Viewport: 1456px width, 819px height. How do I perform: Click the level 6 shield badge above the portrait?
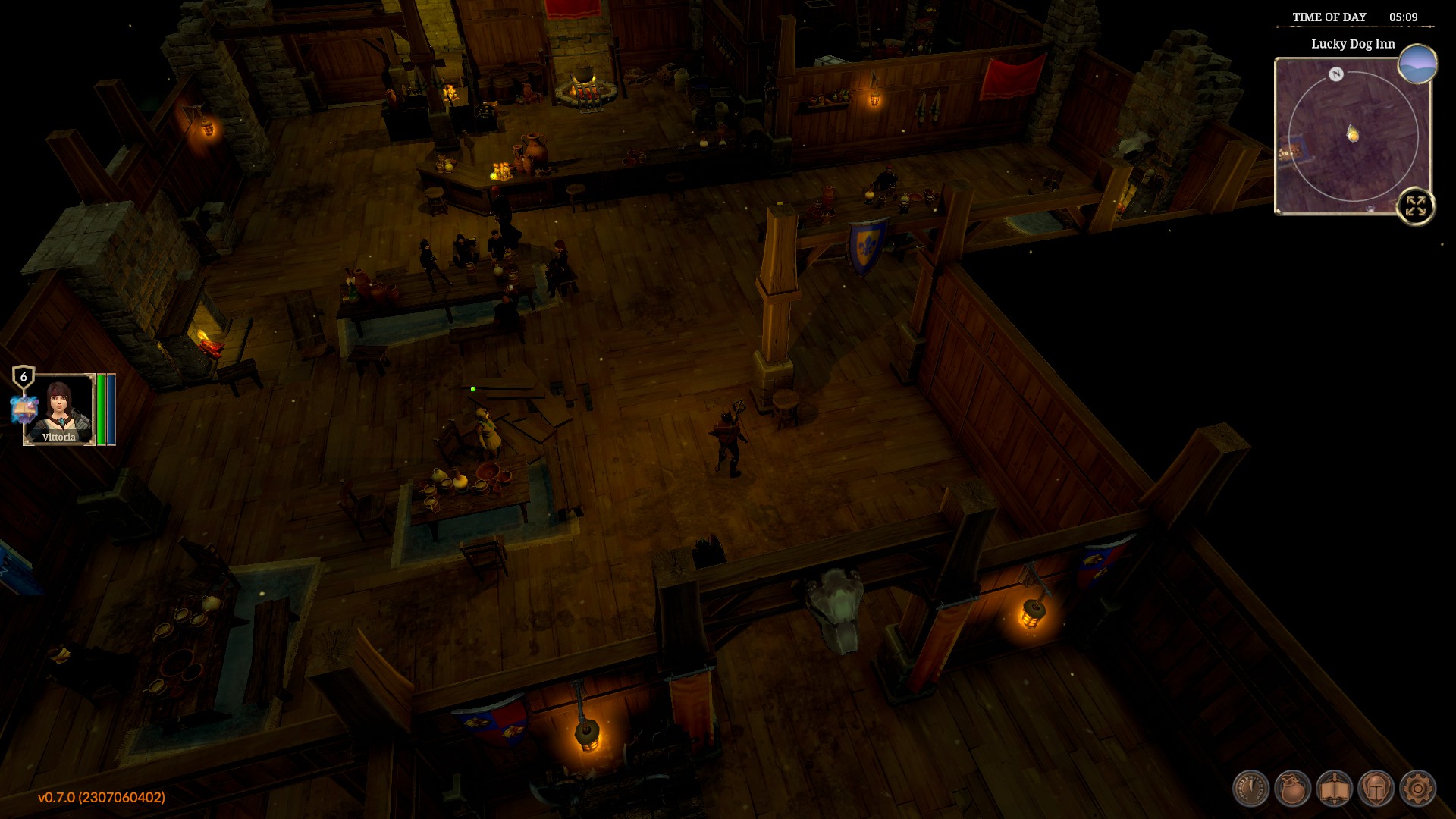[24, 377]
